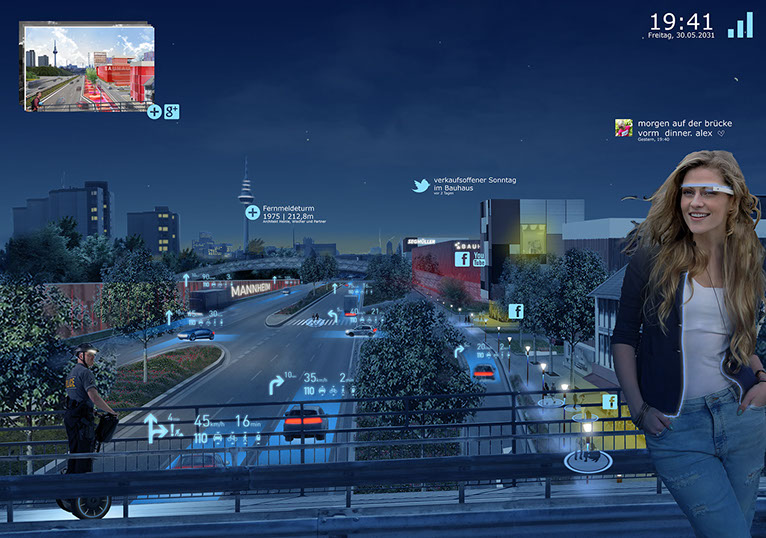Click the plus button beside the photo thumbnail
The height and width of the screenshot is (538, 766).
[x=154, y=111]
